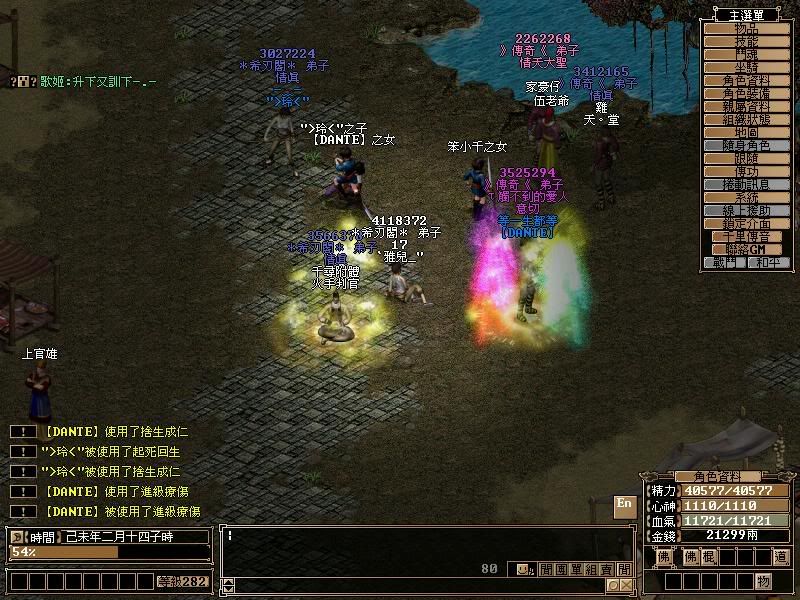Toggle the En input language button
800x600 pixels.
[x=624, y=505]
